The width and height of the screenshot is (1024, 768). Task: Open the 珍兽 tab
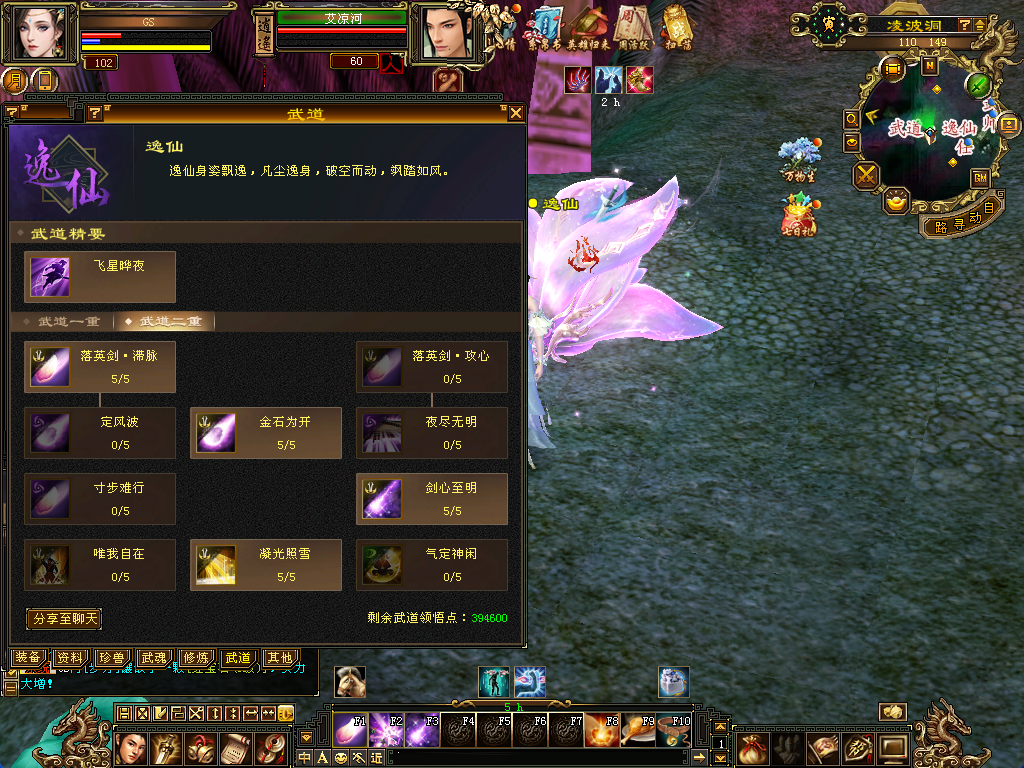pos(112,658)
